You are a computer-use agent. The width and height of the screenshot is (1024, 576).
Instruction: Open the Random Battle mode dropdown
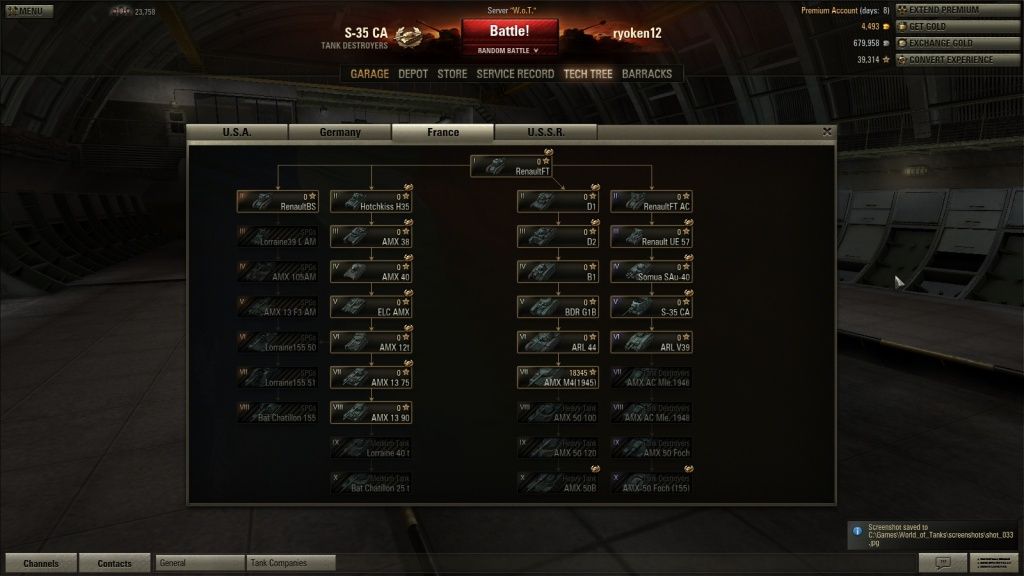[510, 50]
